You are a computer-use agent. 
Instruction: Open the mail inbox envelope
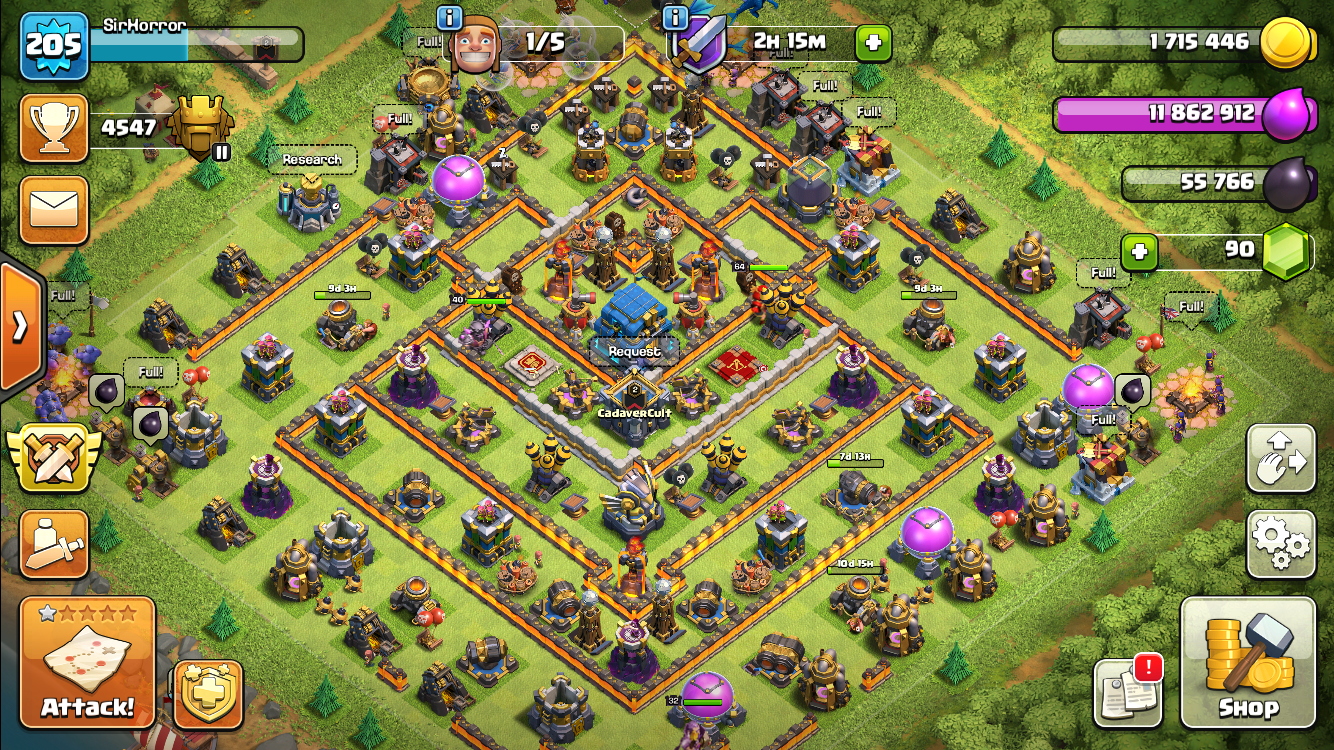click(54, 210)
